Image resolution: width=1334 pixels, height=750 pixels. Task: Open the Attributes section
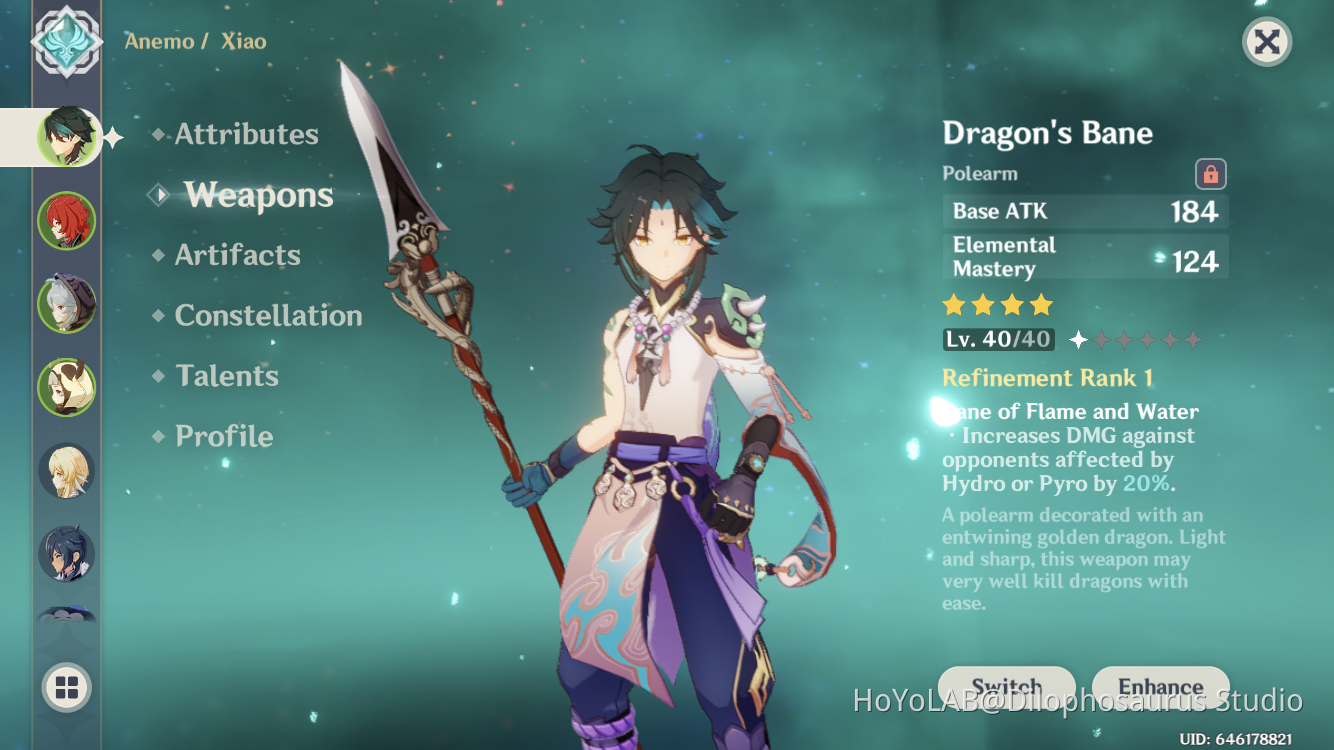tap(245, 134)
